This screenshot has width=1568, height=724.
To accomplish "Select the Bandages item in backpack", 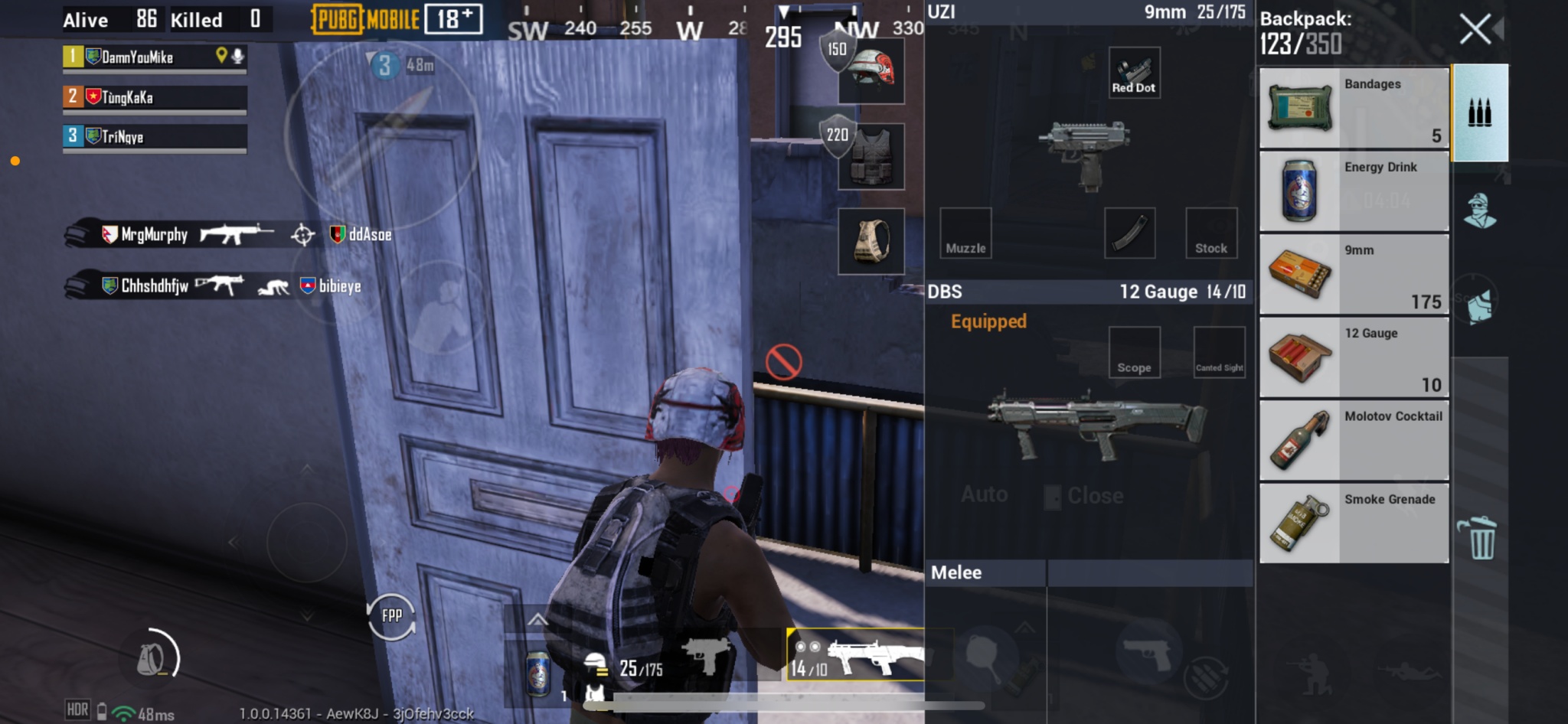I will [x=1352, y=107].
